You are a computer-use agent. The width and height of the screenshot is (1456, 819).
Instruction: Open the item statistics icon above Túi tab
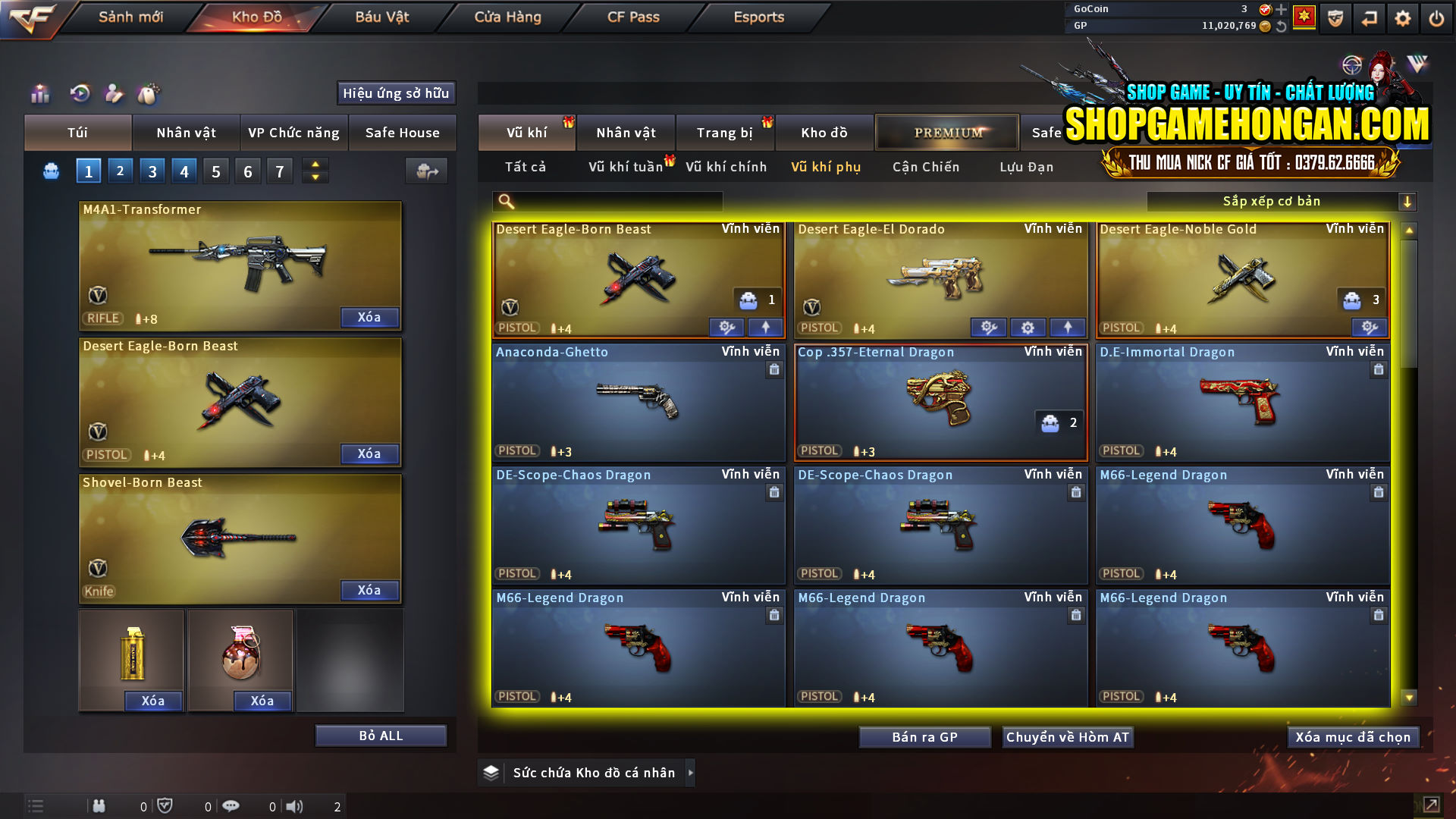tap(39, 95)
